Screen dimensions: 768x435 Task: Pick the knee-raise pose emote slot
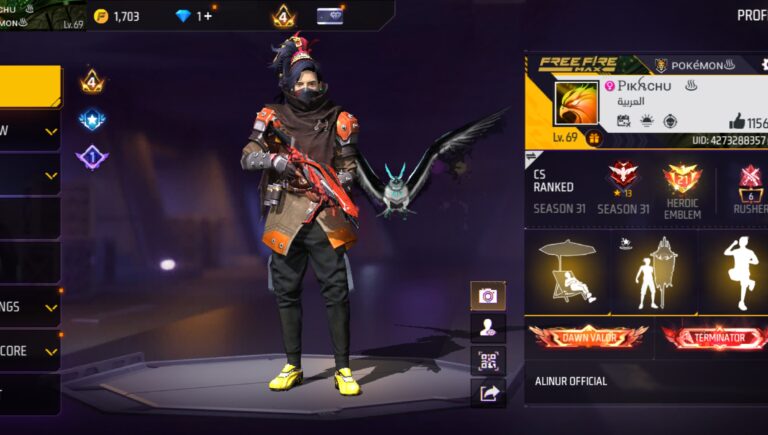tap(738, 273)
